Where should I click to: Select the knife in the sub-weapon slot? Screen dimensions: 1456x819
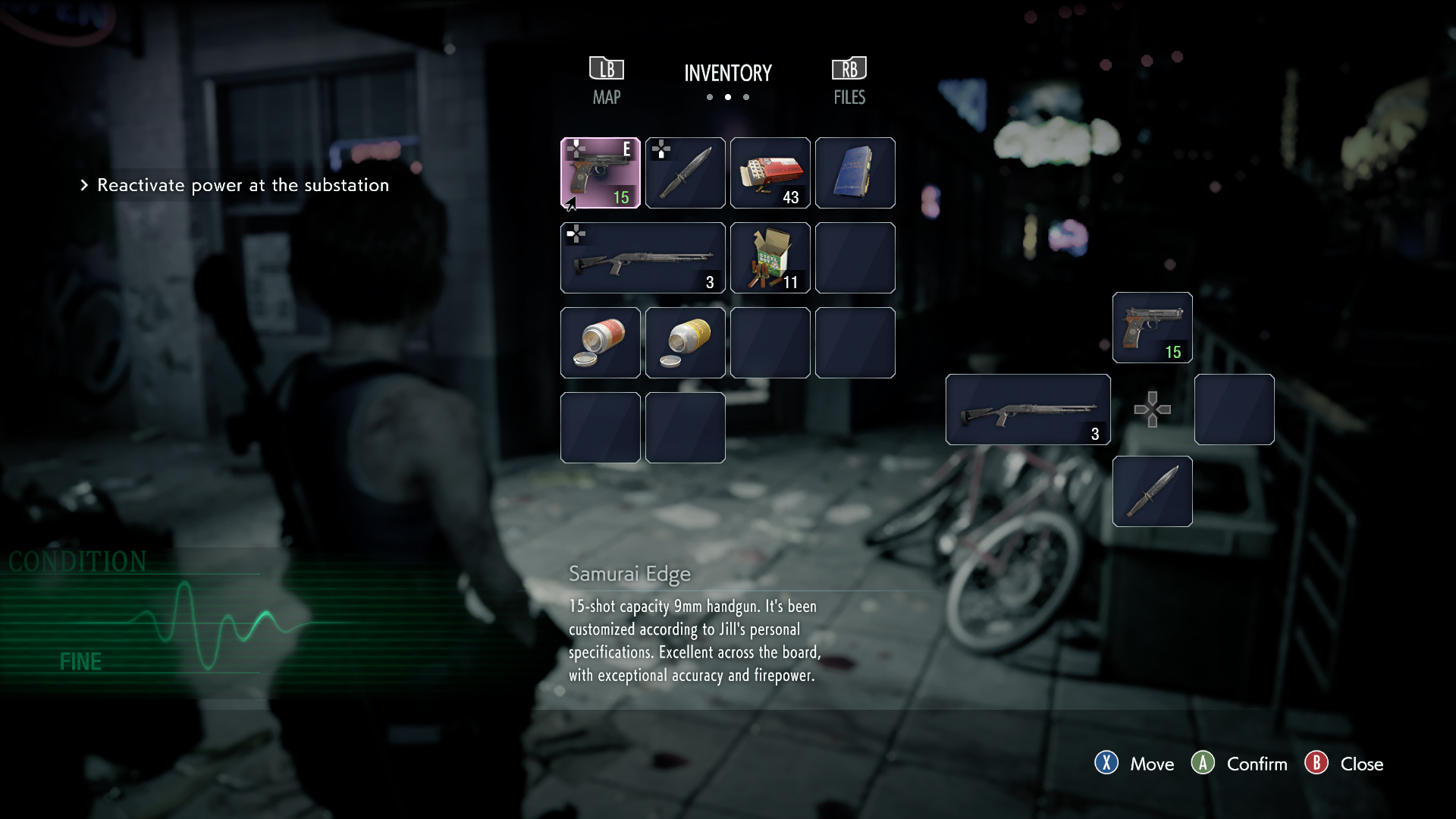1152,491
